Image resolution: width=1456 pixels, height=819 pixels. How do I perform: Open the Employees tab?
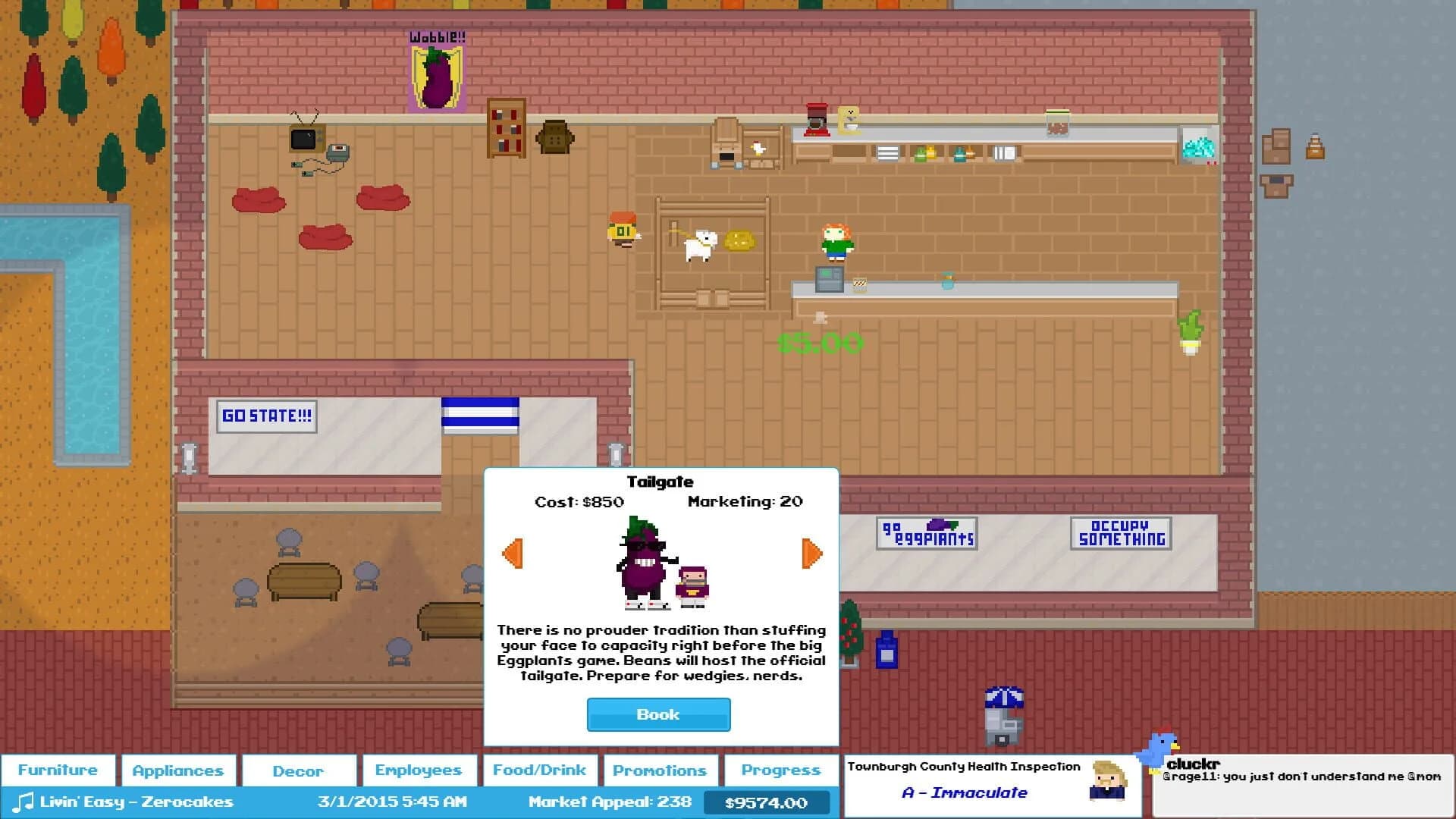(419, 770)
